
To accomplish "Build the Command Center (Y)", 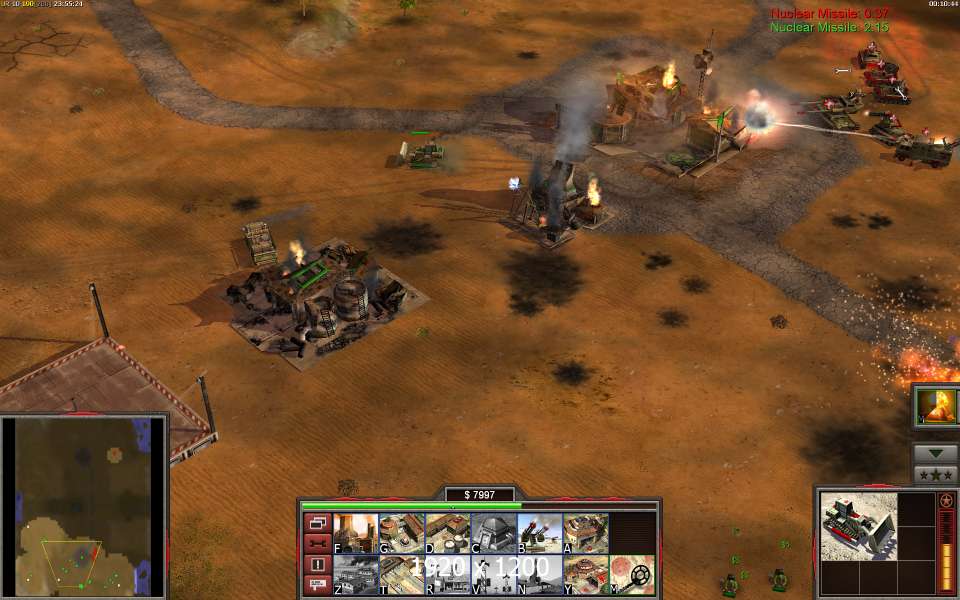I will 585,575.
